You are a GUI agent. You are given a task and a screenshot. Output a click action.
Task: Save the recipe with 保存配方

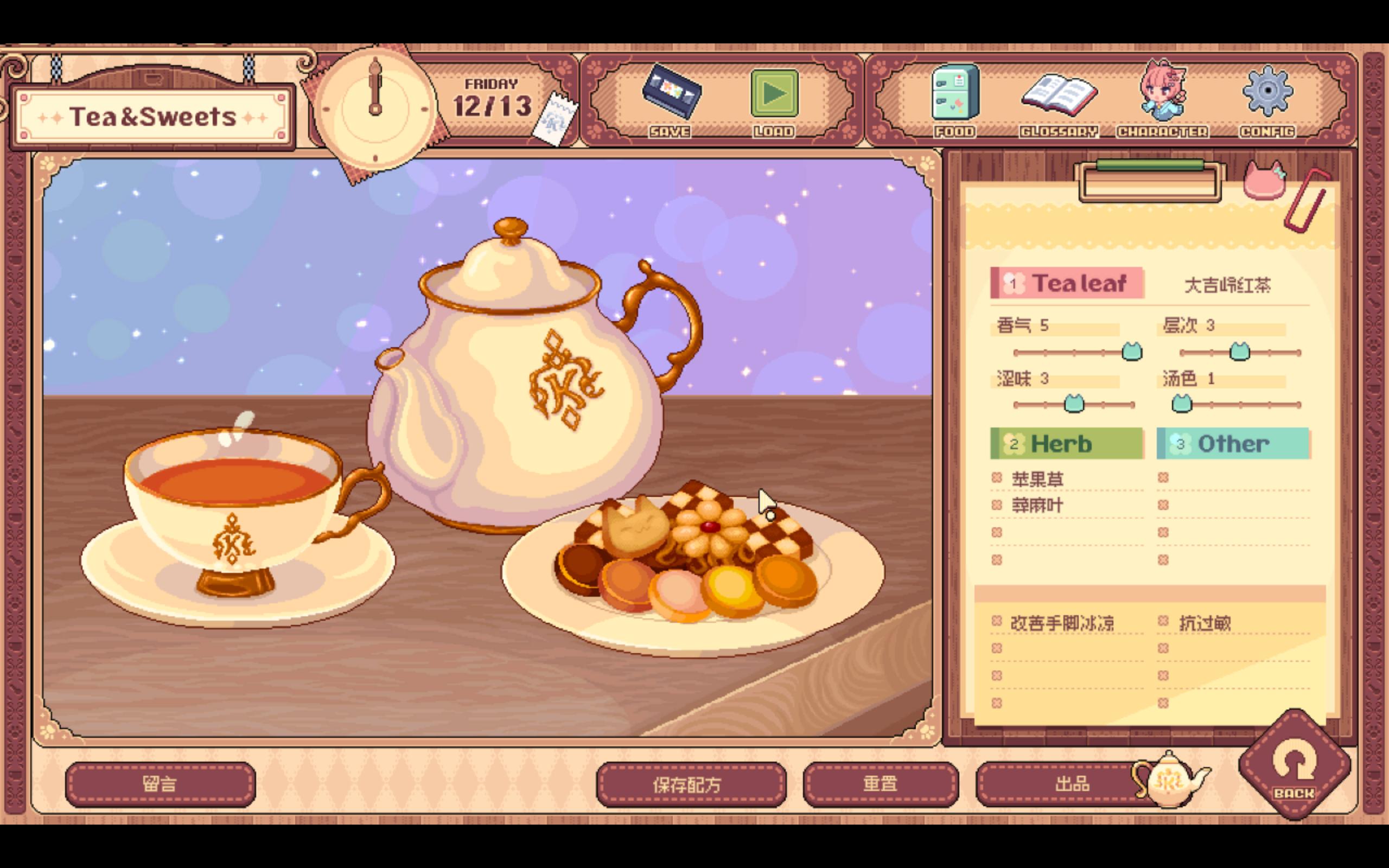(691, 783)
